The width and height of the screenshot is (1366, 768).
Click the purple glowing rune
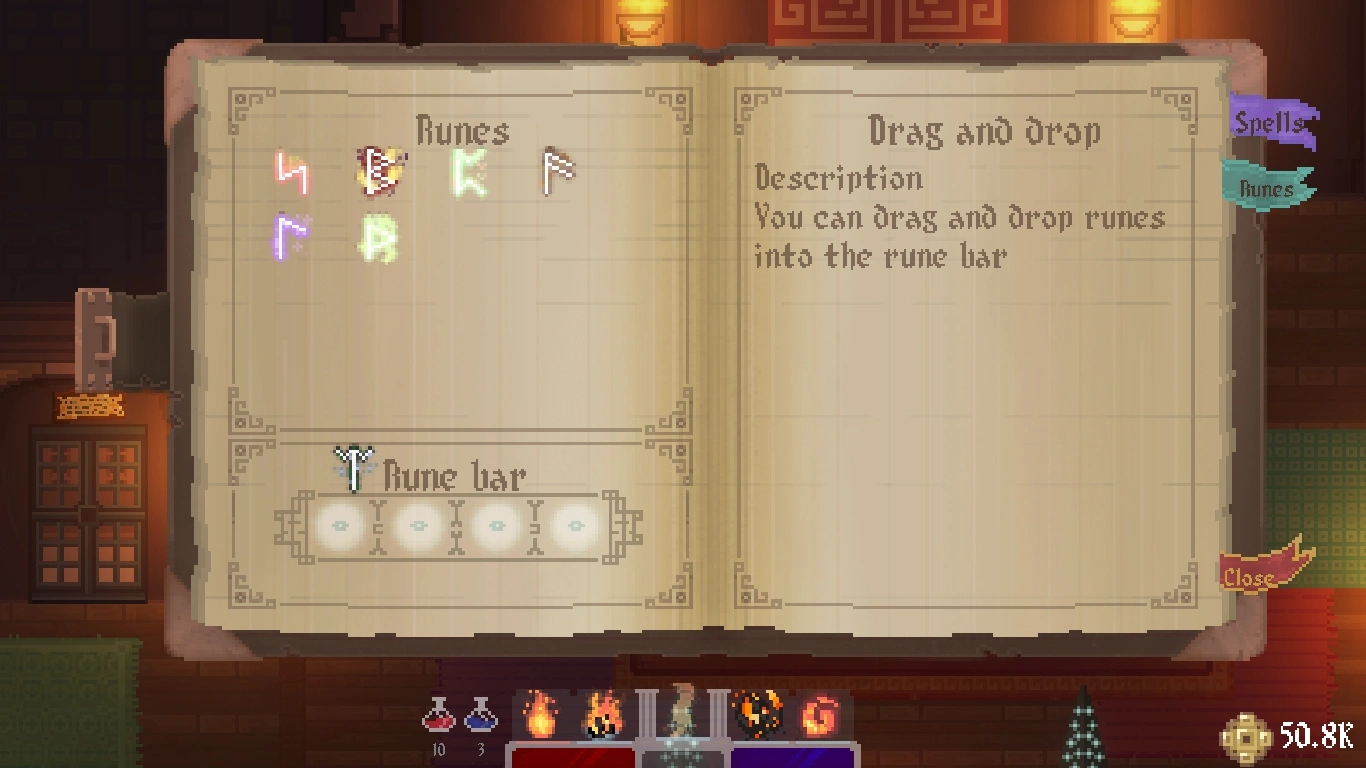point(290,236)
